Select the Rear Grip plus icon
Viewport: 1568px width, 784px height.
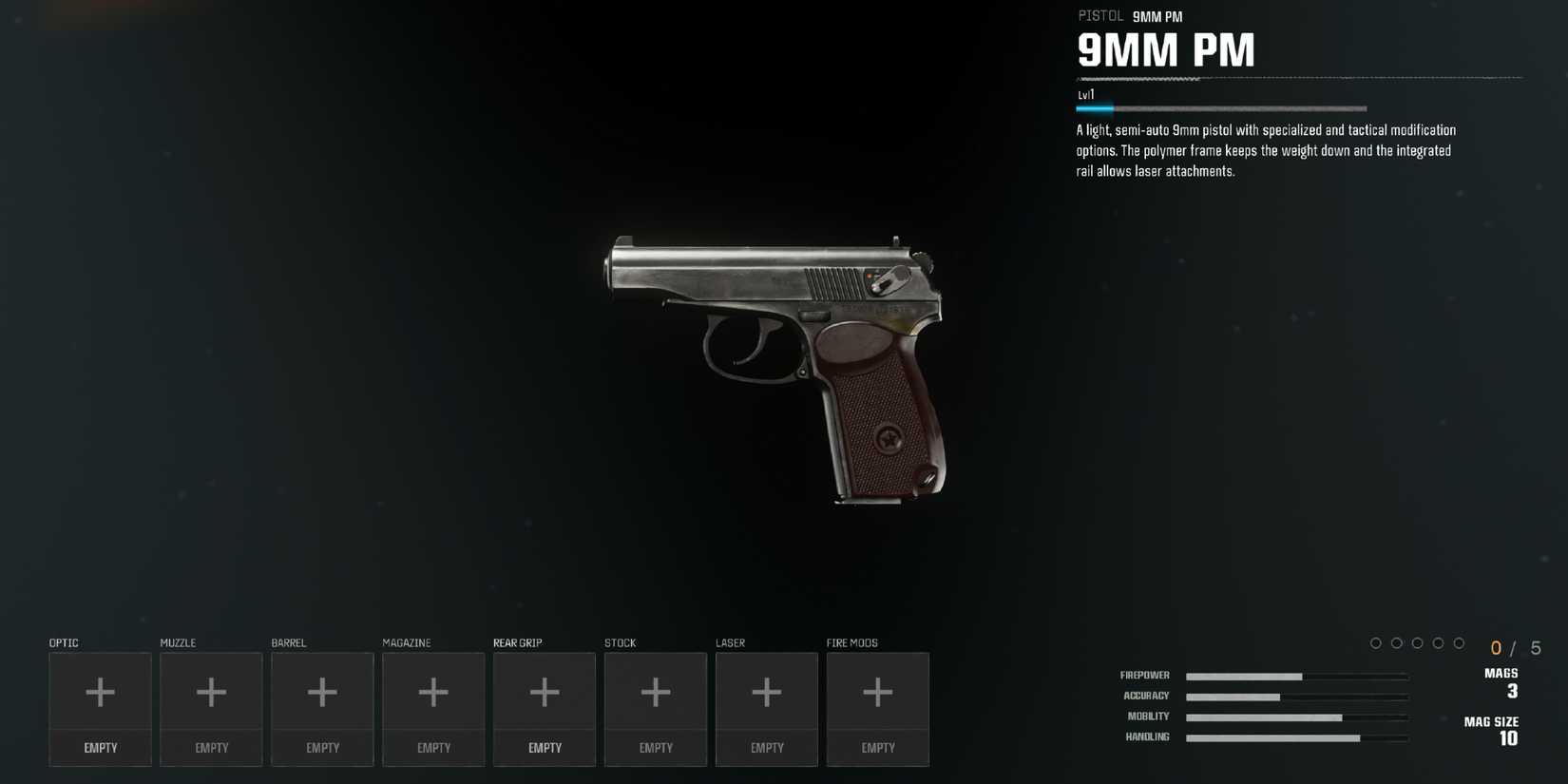click(x=545, y=691)
